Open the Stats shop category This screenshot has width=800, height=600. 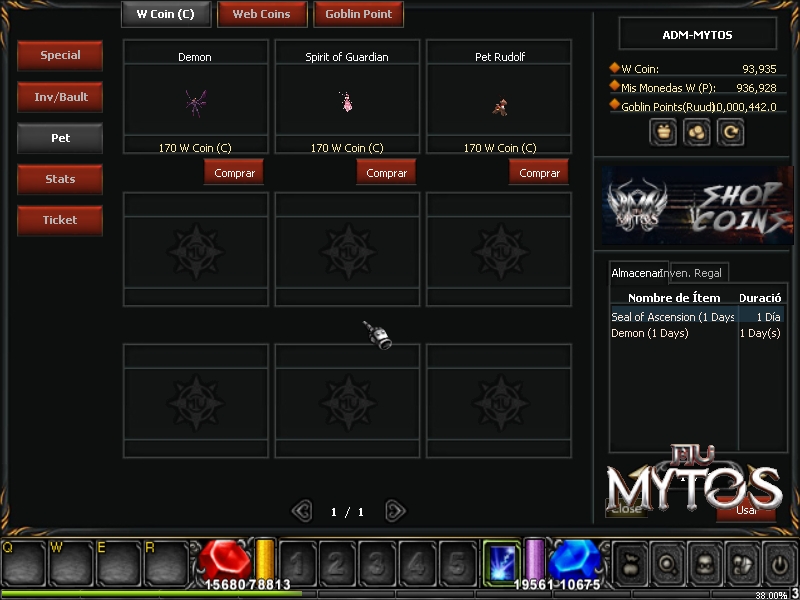coord(60,179)
